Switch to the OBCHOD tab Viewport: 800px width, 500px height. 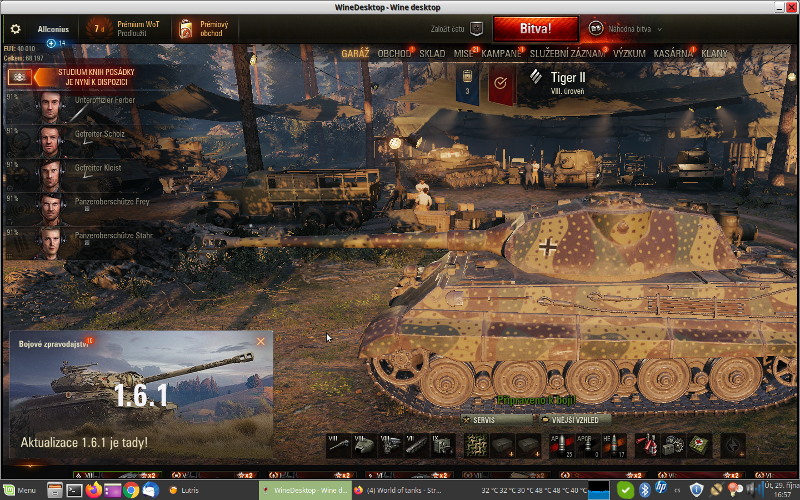click(x=395, y=52)
